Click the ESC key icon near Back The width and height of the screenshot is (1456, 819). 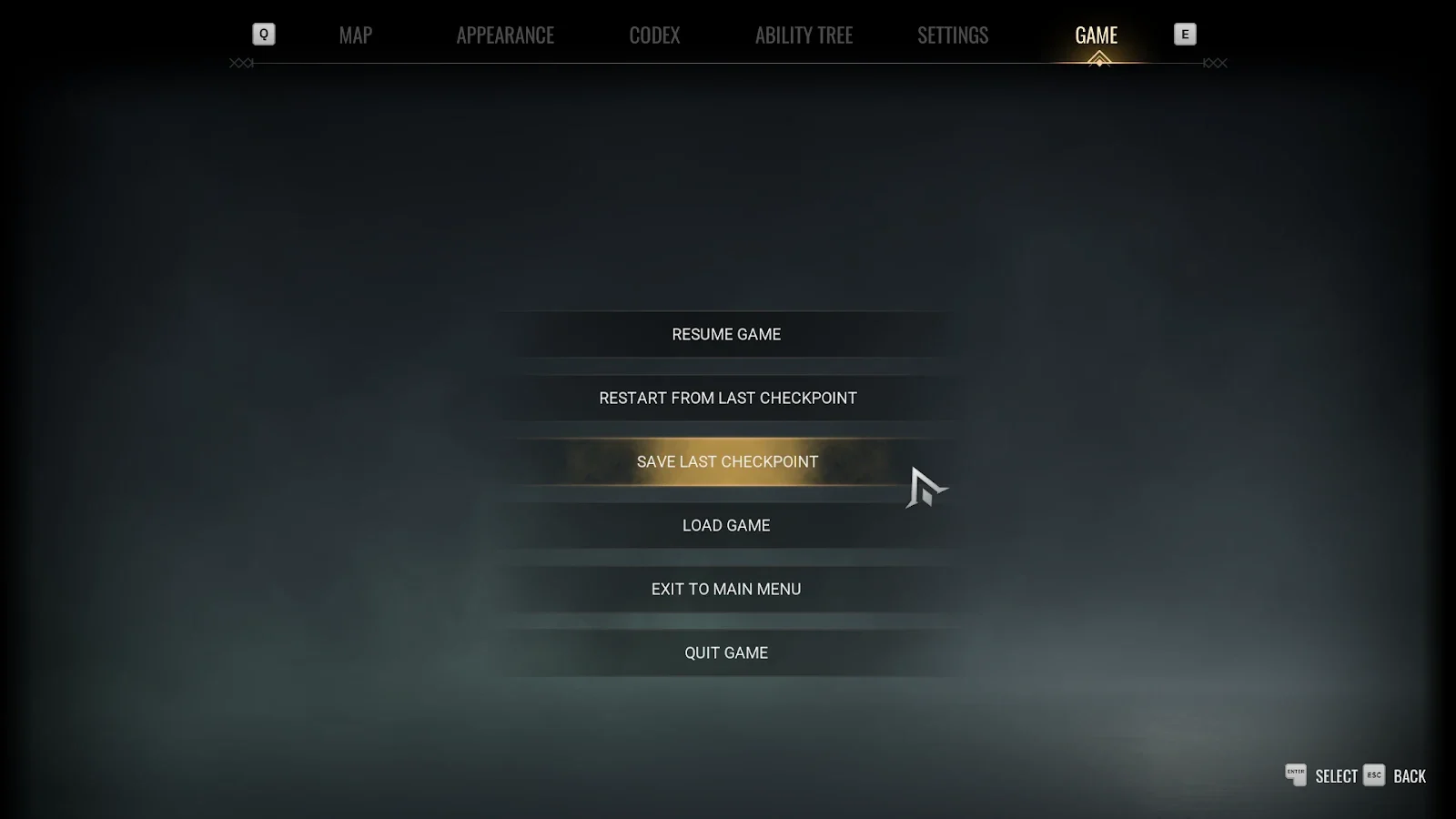[1374, 776]
